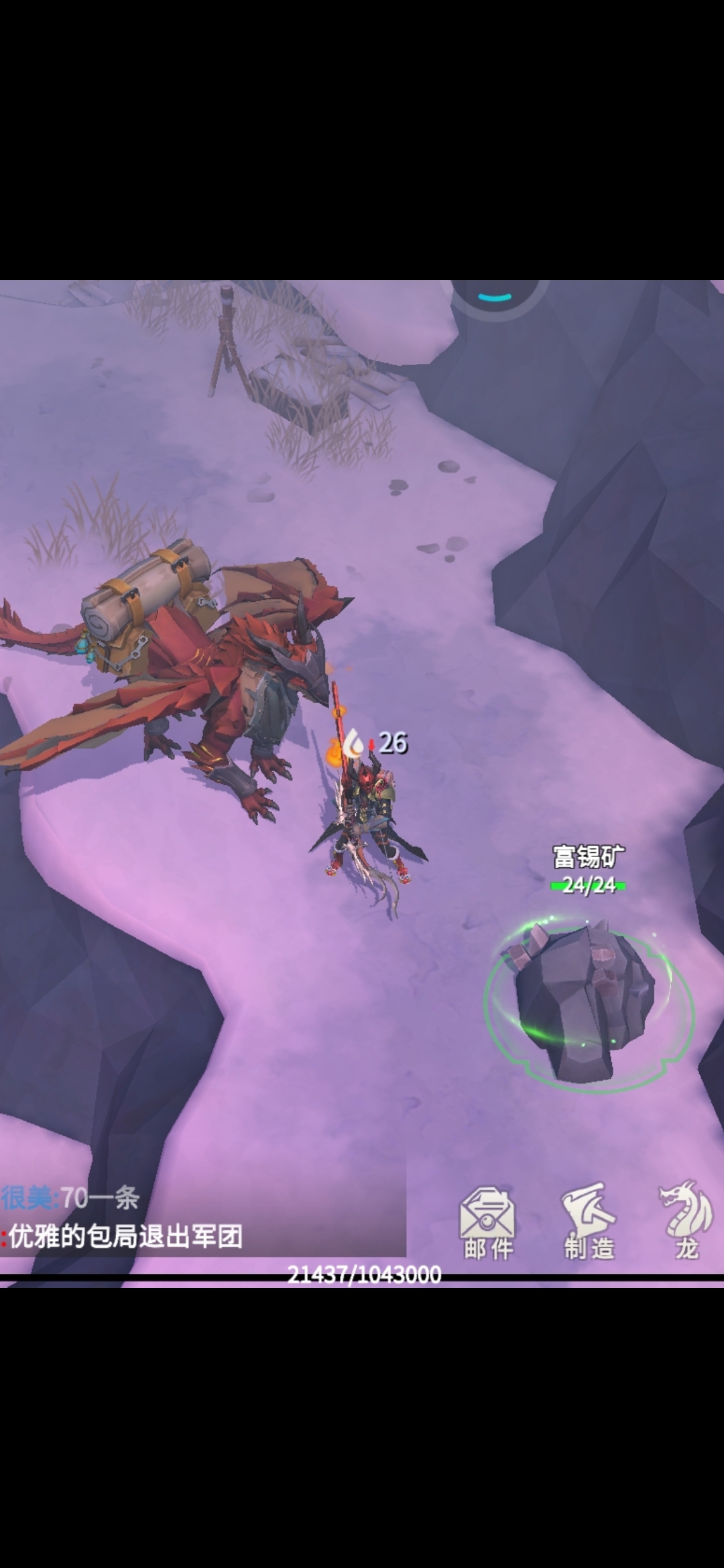The height and width of the screenshot is (1568, 724).
Task: Open the 邮件 mail icon
Action: tap(487, 1221)
